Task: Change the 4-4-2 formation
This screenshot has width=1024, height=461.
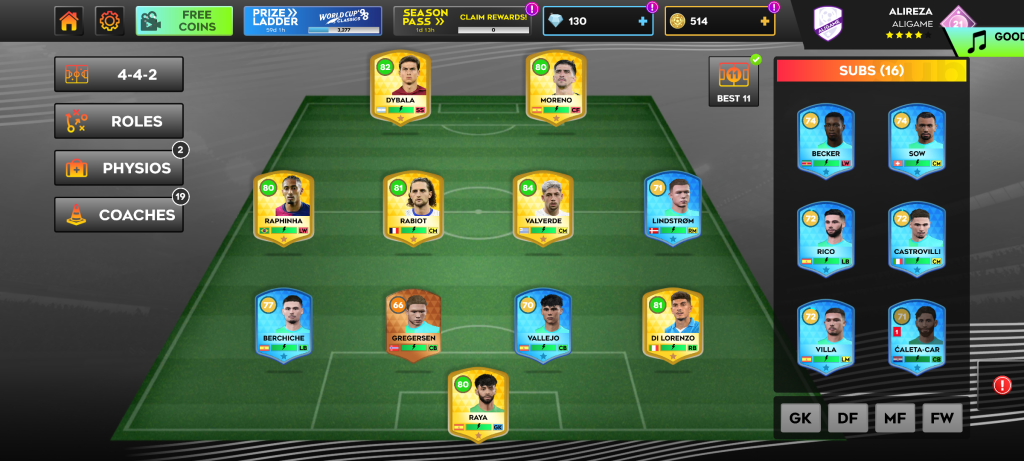Action: tap(119, 74)
